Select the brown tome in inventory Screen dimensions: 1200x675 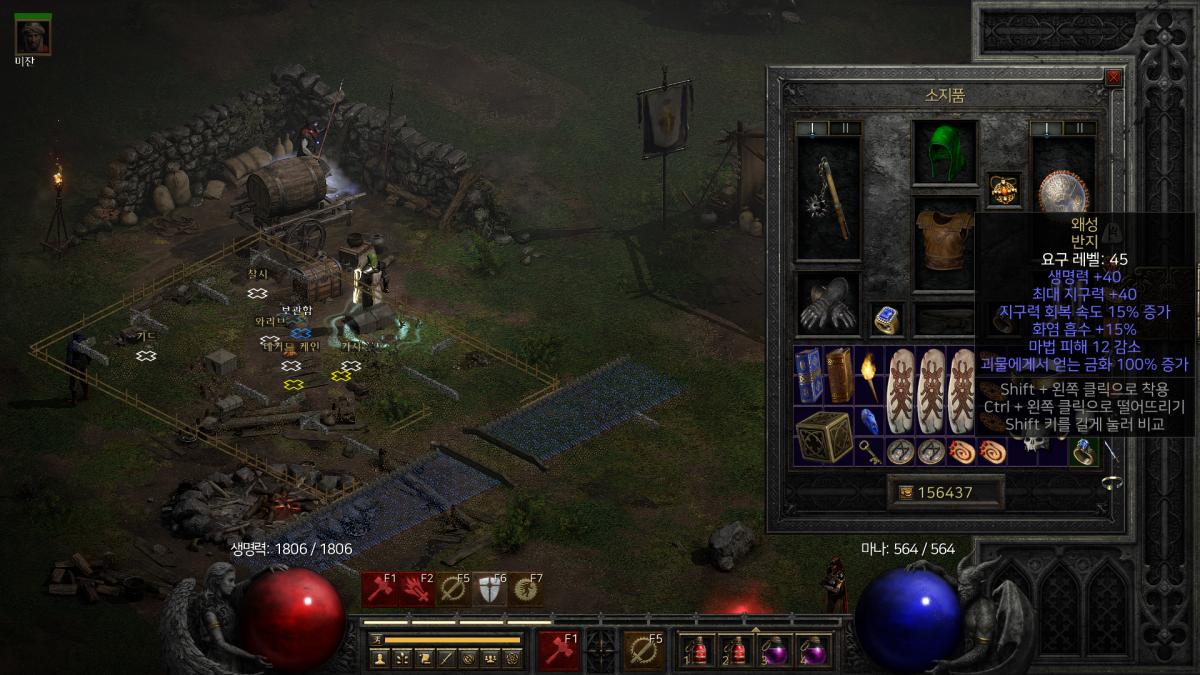pos(839,374)
